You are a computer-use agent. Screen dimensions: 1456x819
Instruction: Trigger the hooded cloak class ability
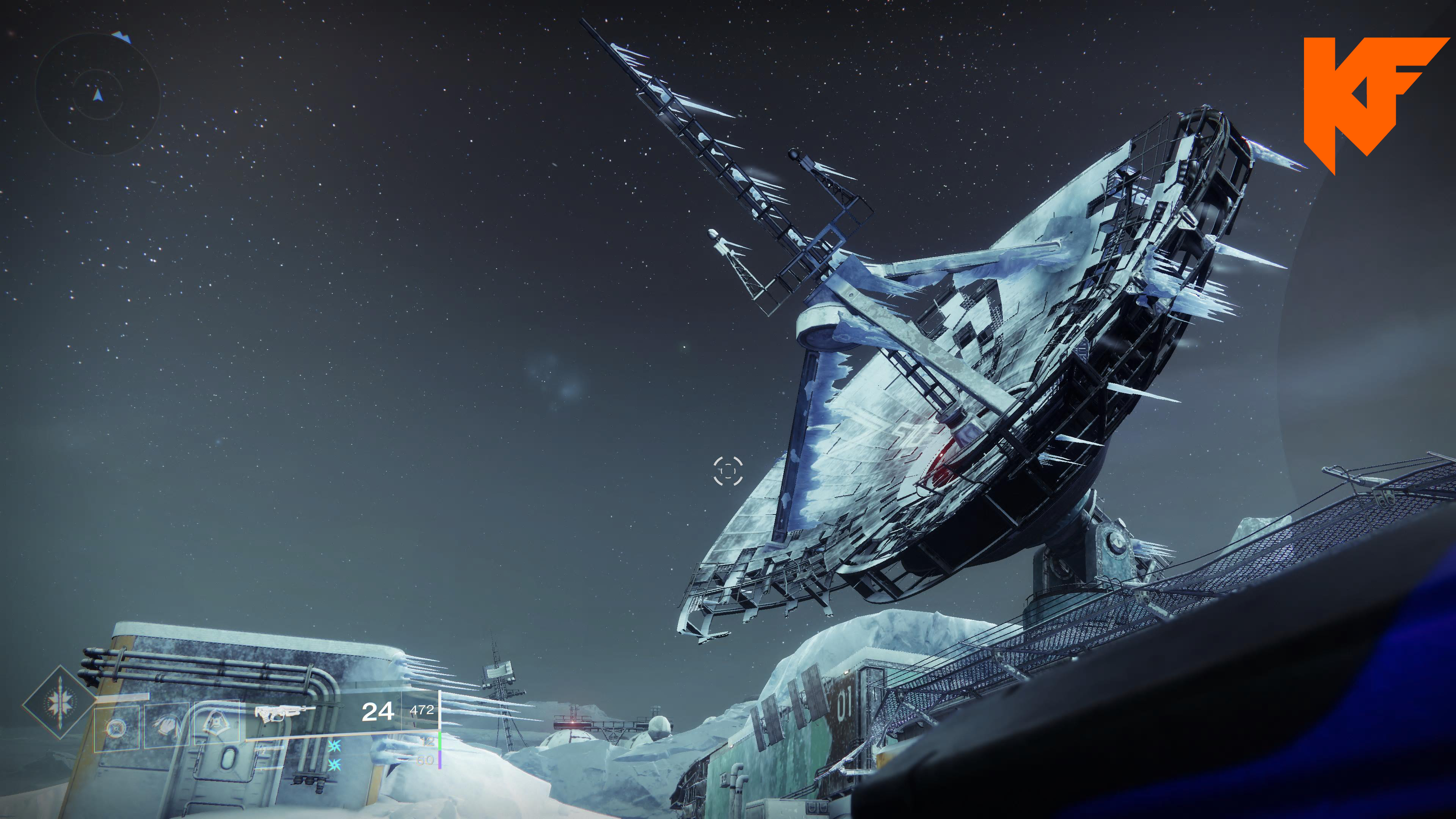215,722
